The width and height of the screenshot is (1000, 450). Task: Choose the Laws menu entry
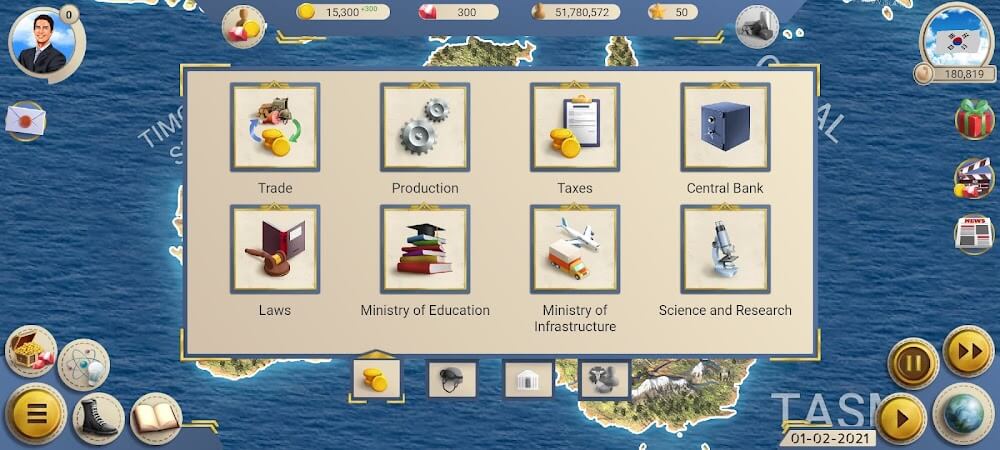tap(275, 250)
